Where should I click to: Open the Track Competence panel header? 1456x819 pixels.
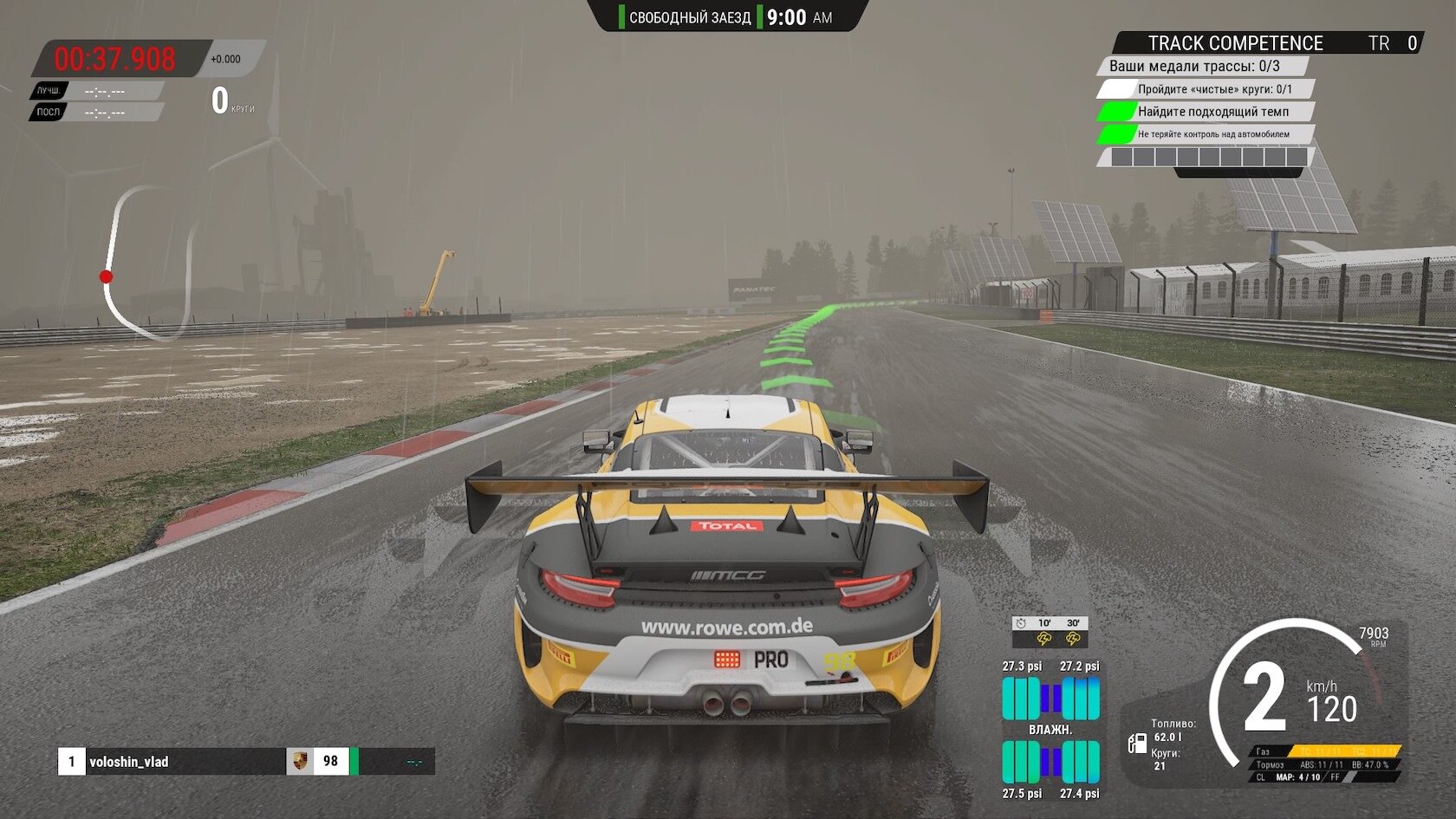coord(1234,43)
